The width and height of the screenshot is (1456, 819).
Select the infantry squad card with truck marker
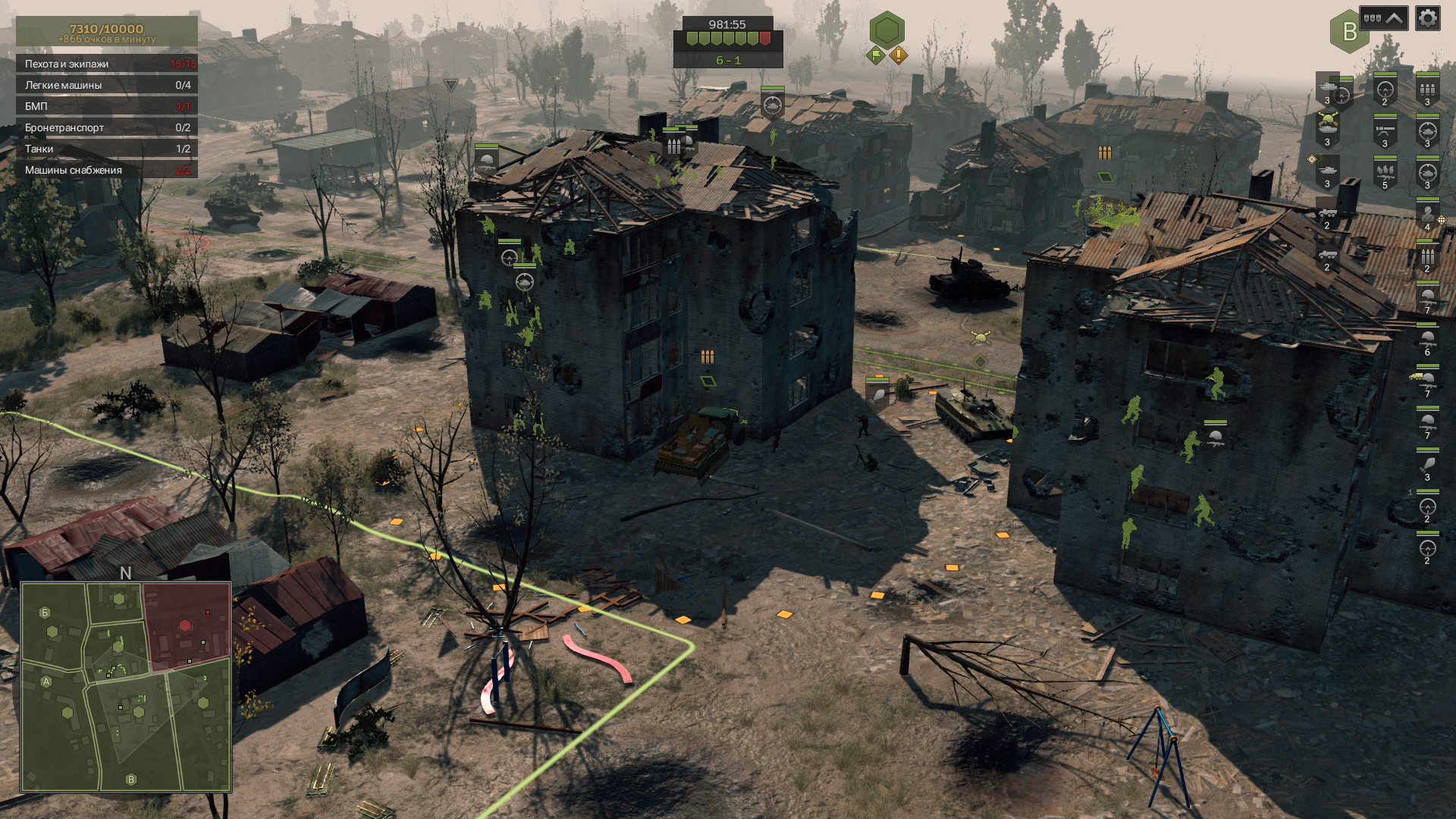coord(1426,382)
